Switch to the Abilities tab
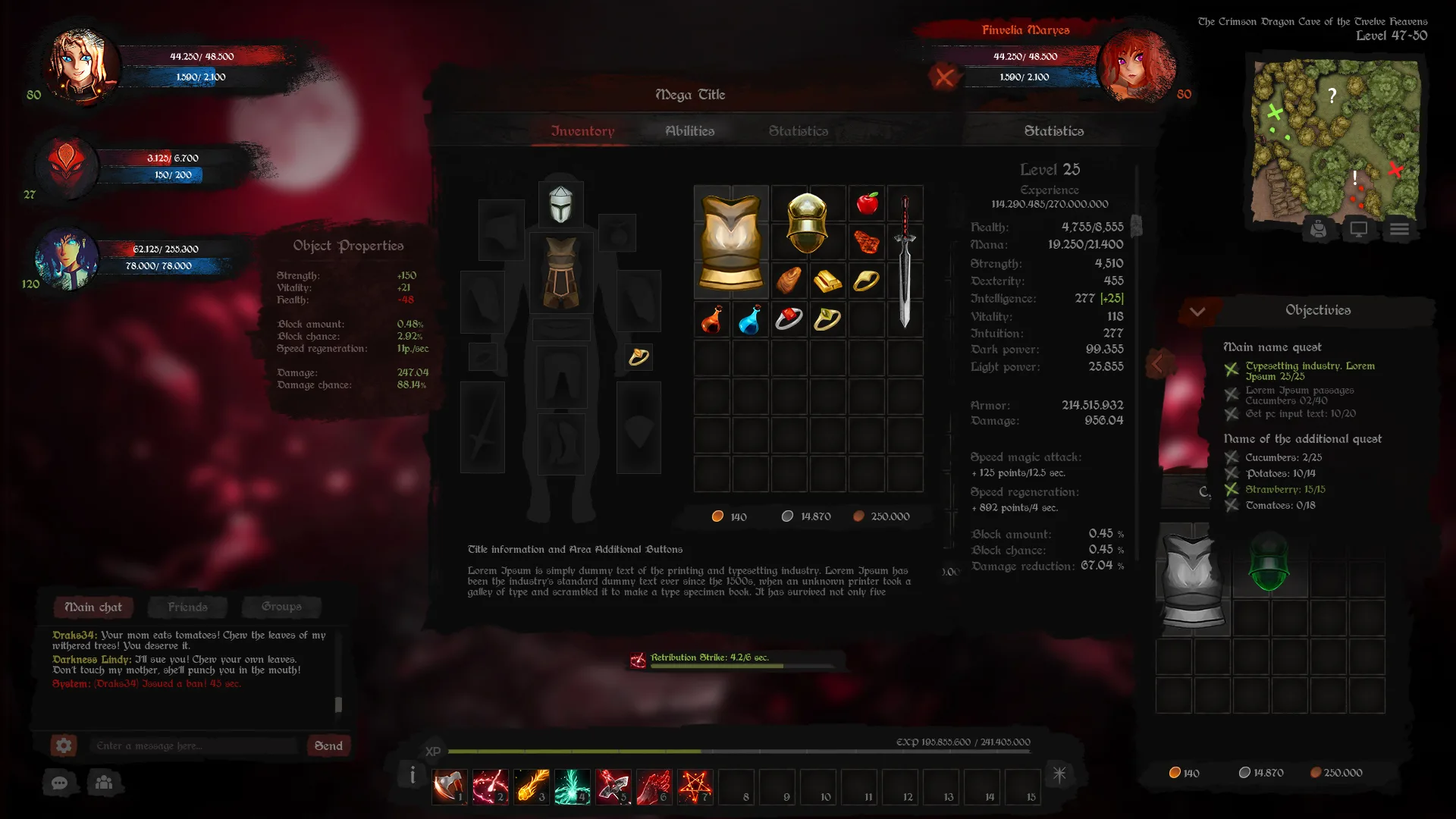1456x819 pixels. 689,131
